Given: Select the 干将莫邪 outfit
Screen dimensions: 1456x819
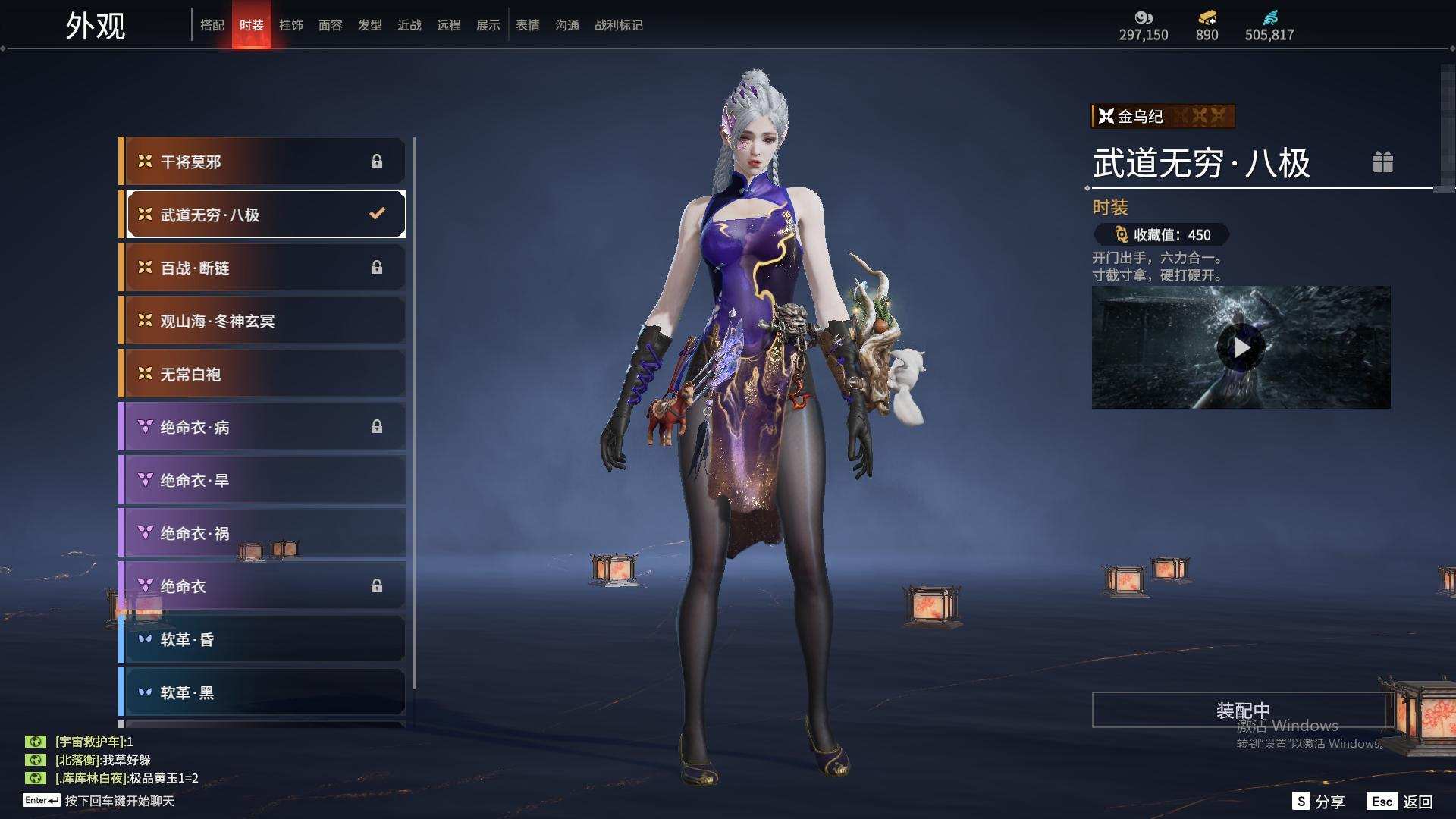Looking at the screenshot, I should pyautogui.click(x=264, y=162).
